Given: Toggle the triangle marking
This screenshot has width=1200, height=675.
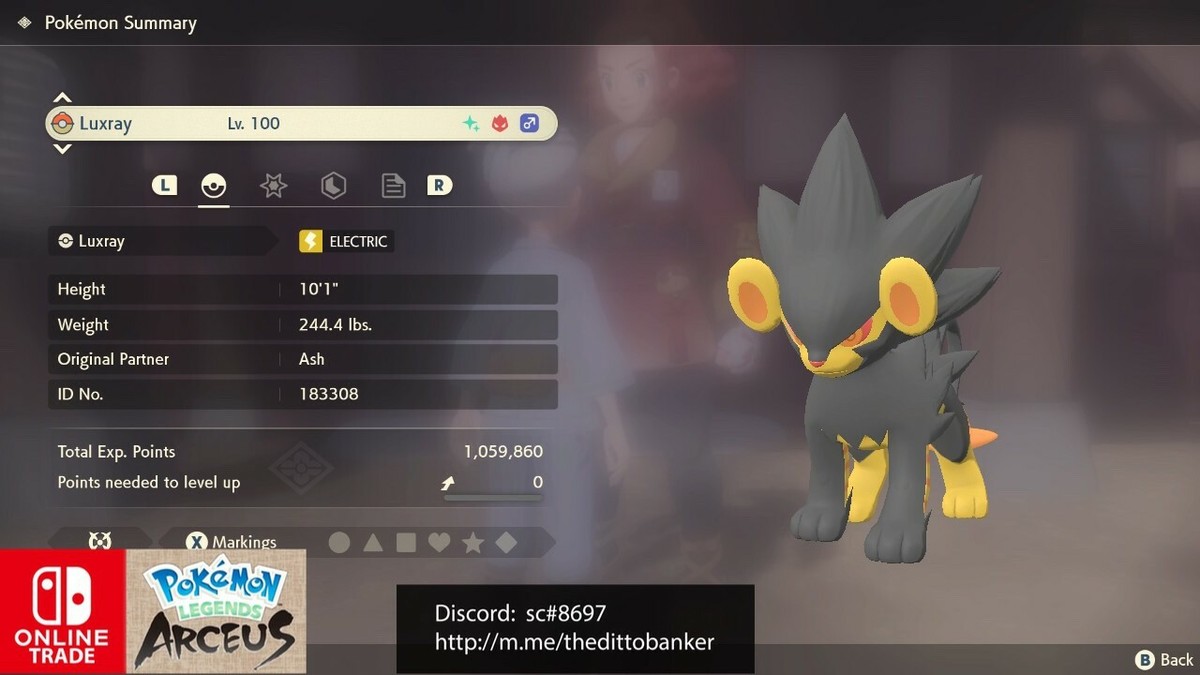Looking at the screenshot, I should click(x=373, y=542).
